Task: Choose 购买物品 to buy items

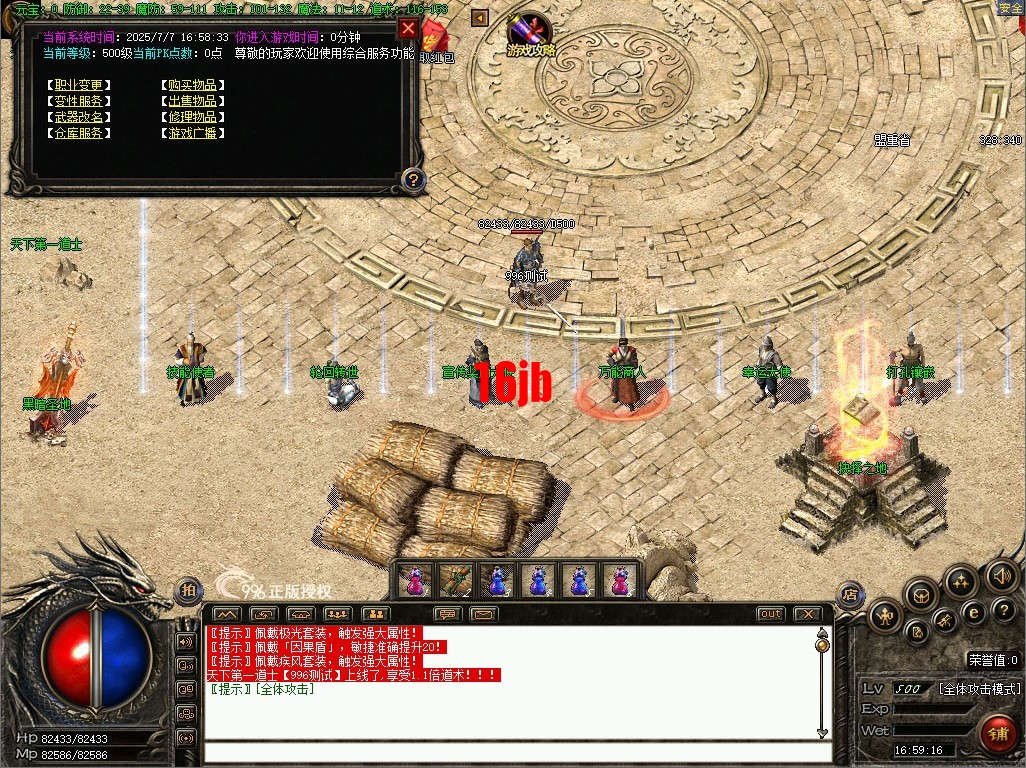Action: 192,85
